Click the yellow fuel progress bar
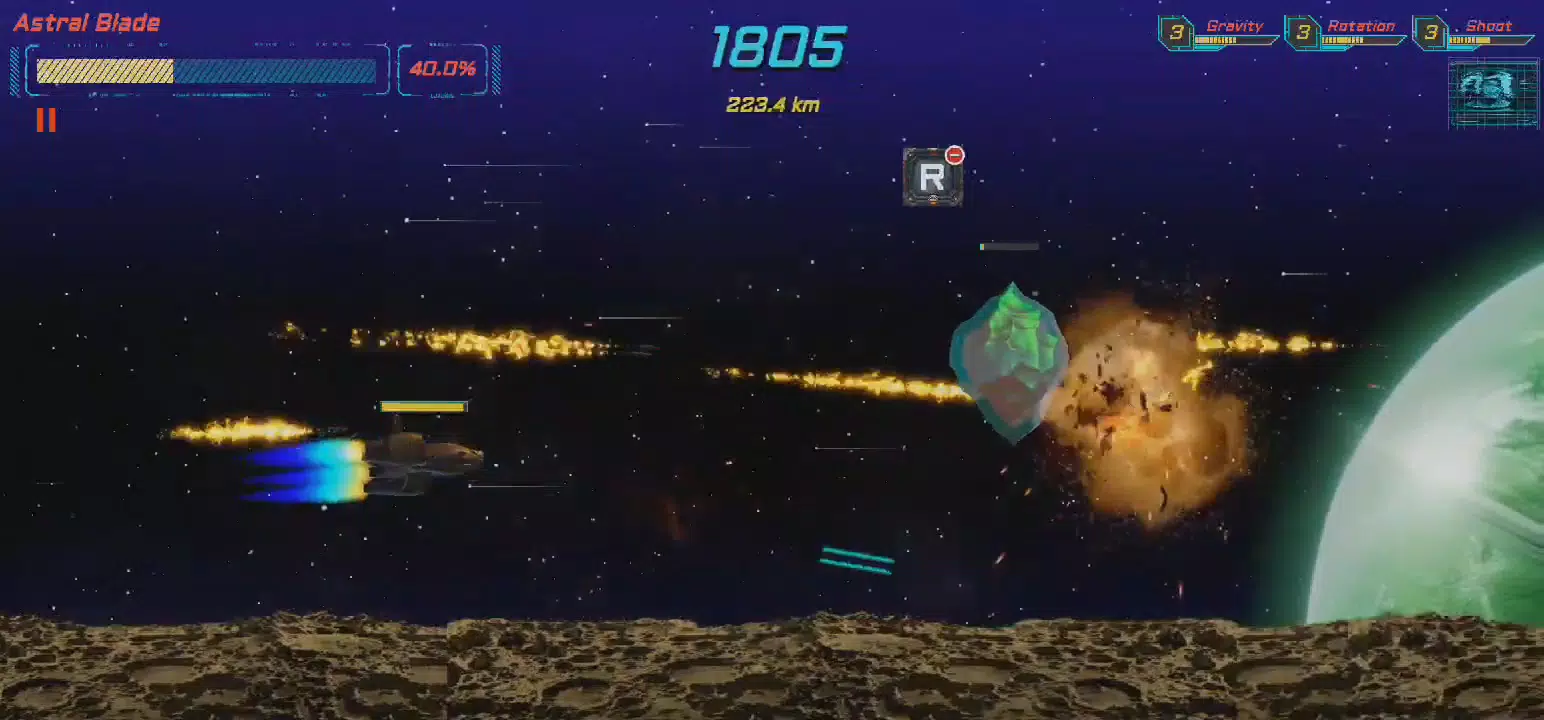Image resolution: width=1544 pixels, height=720 pixels. point(105,71)
